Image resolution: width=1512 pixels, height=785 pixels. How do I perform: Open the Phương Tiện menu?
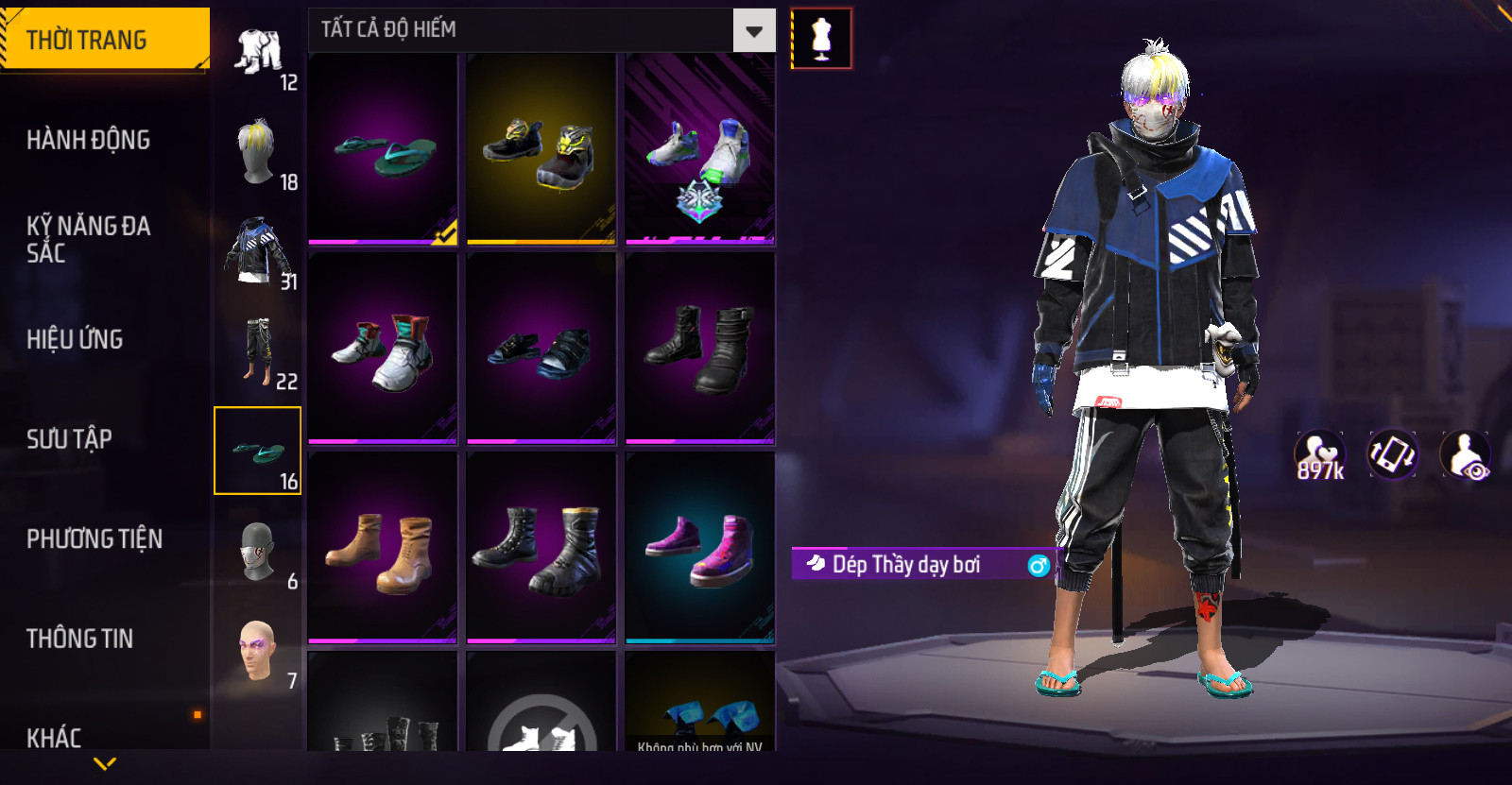click(x=94, y=538)
